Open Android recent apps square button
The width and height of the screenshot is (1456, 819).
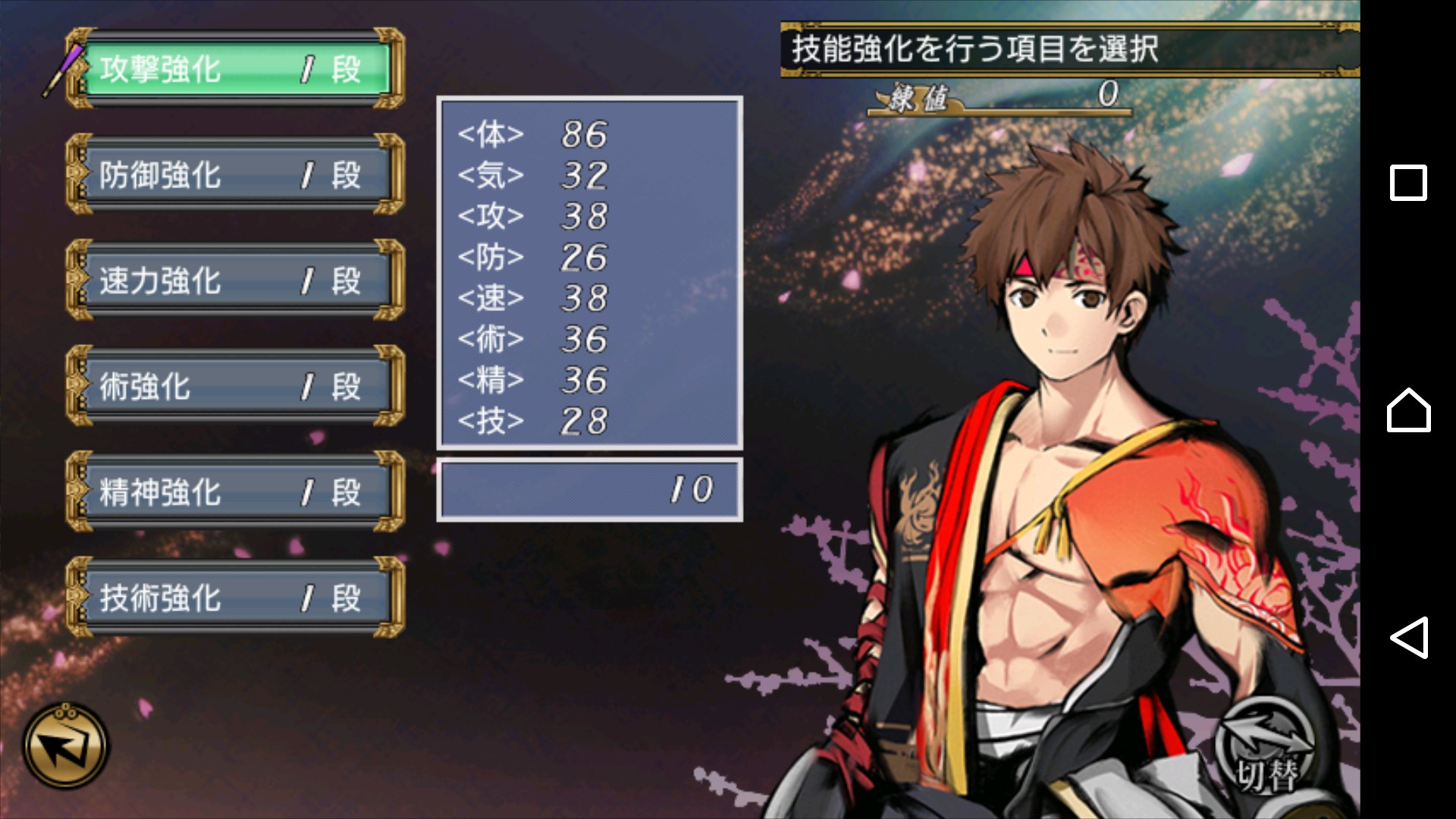point(1408,183)
